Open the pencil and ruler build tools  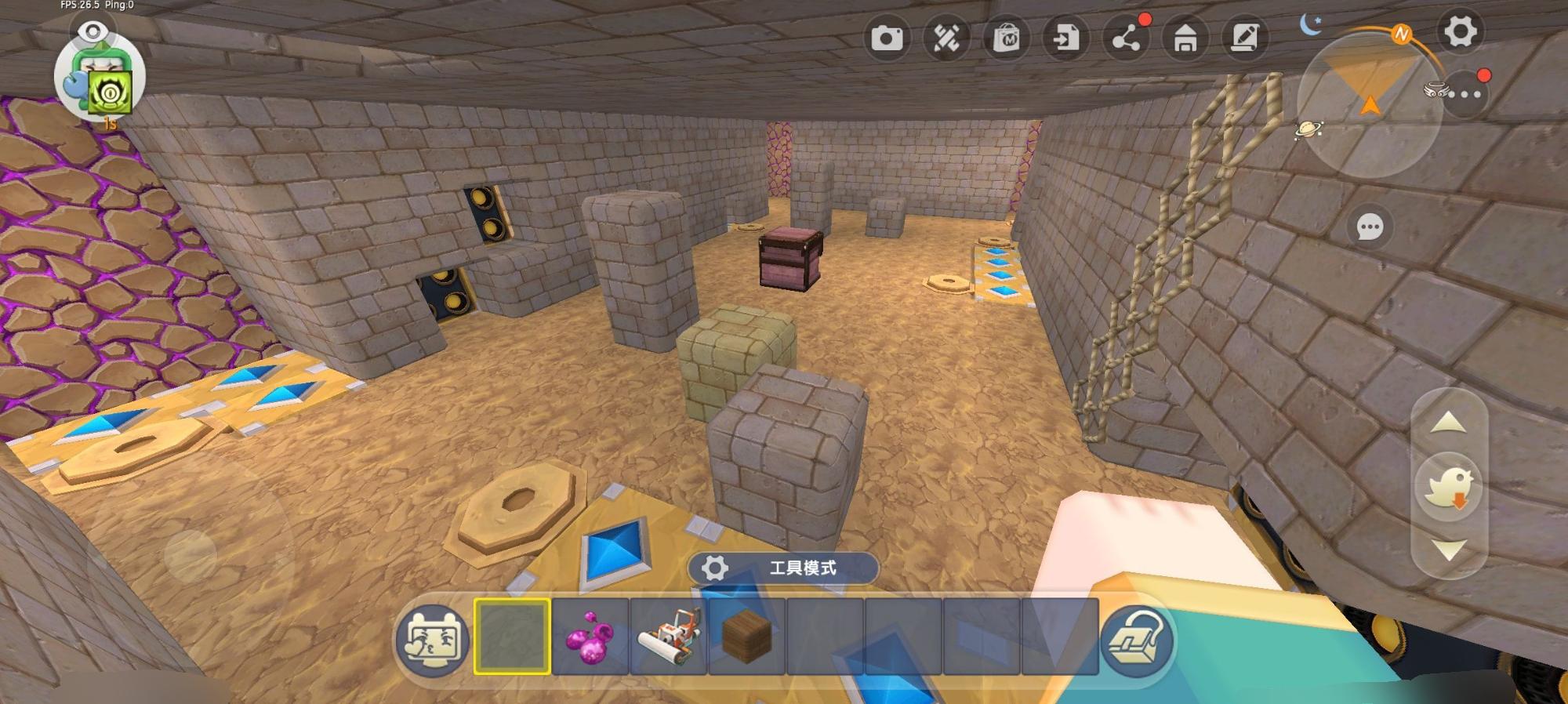pyautogui.click(x=946, y=38)
